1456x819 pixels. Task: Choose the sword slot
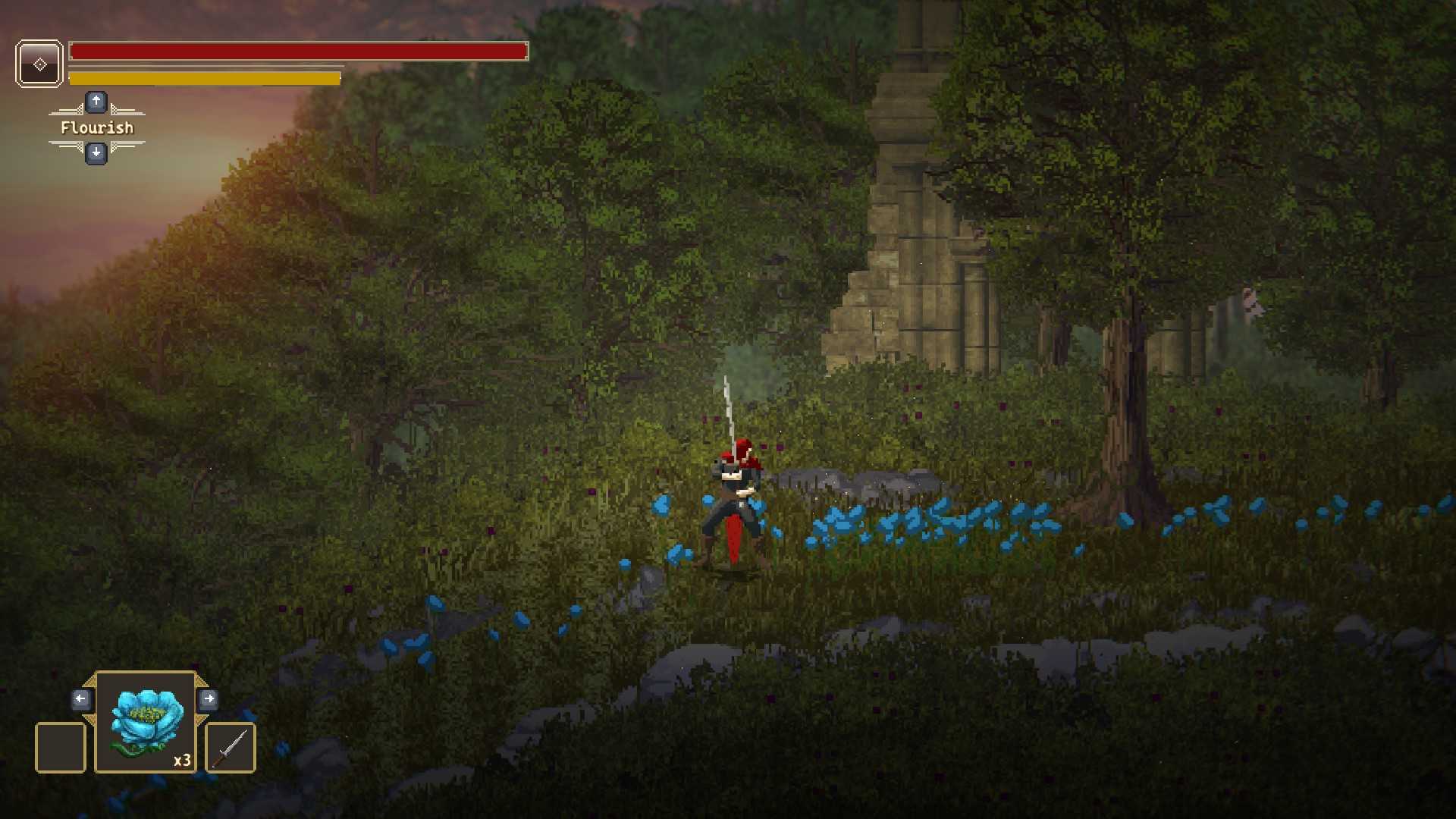coord(231,748)
